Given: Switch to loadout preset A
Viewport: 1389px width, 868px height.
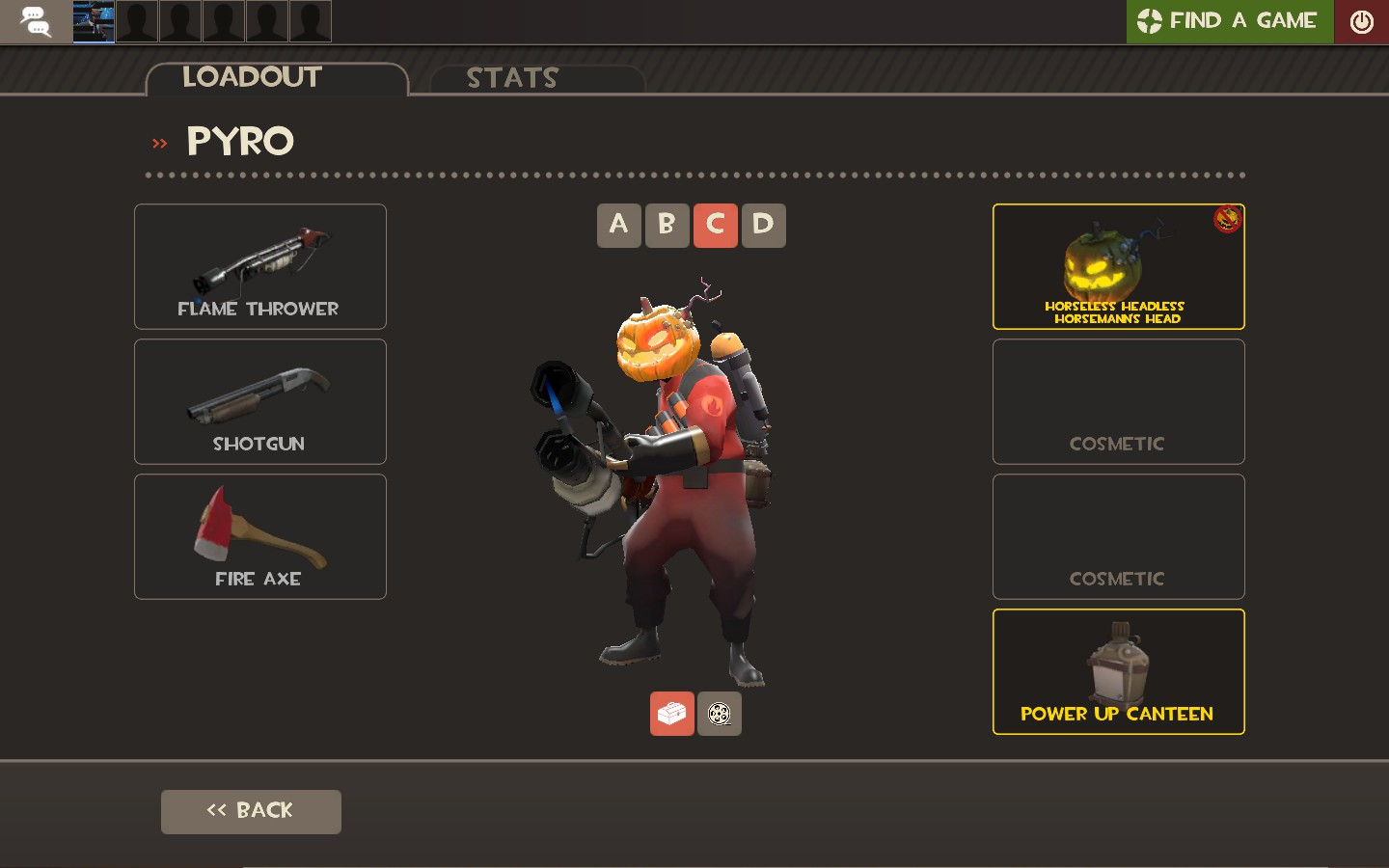Looking at the screenshot, I should tap(619, 225).
